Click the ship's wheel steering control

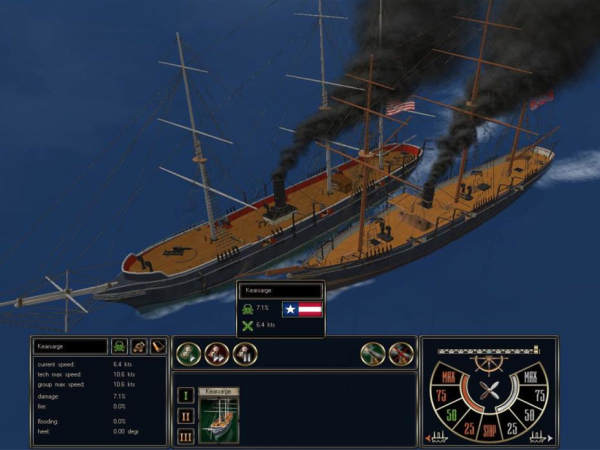(x=489, y=364)
